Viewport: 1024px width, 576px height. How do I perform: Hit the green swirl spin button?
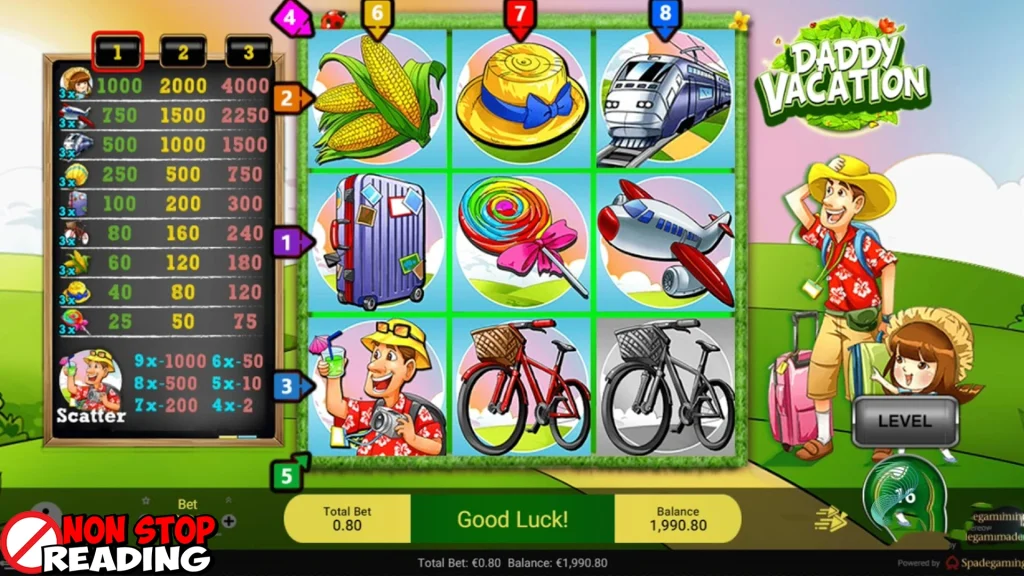click(x=903, y=496)
